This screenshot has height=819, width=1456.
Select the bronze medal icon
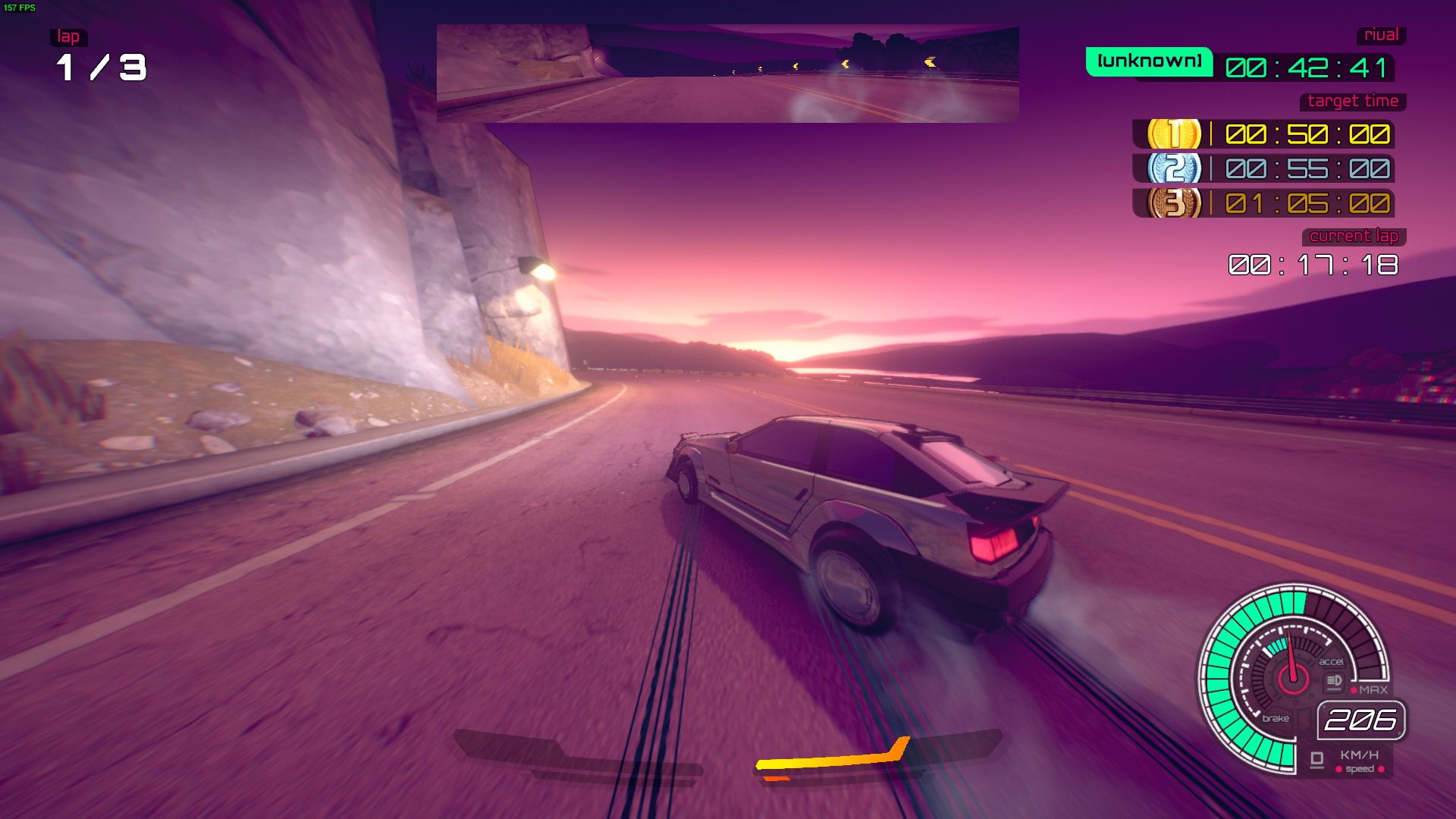[x=1174, y=203]
